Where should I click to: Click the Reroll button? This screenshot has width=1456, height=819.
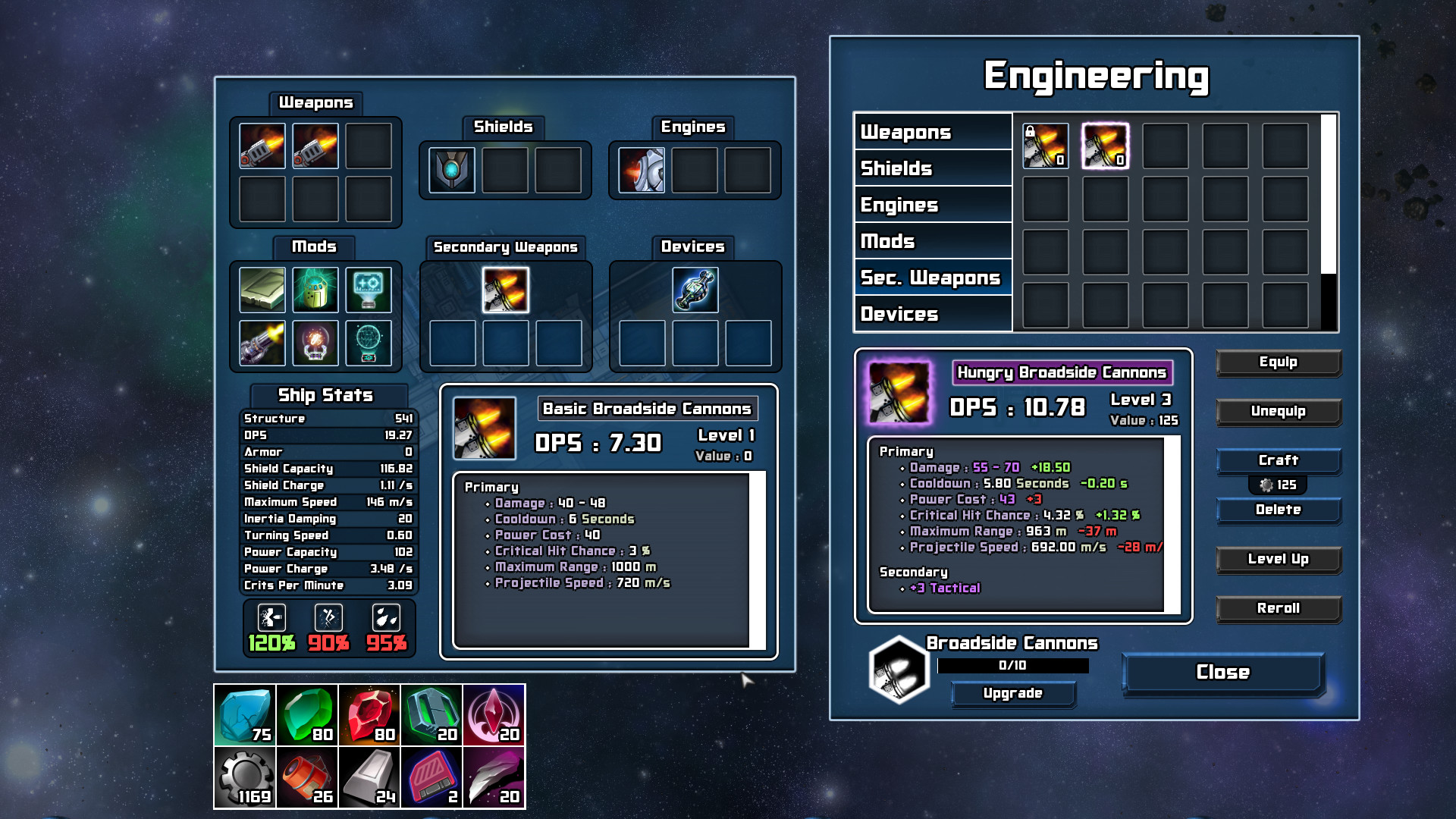click(x=1279, y=608)
